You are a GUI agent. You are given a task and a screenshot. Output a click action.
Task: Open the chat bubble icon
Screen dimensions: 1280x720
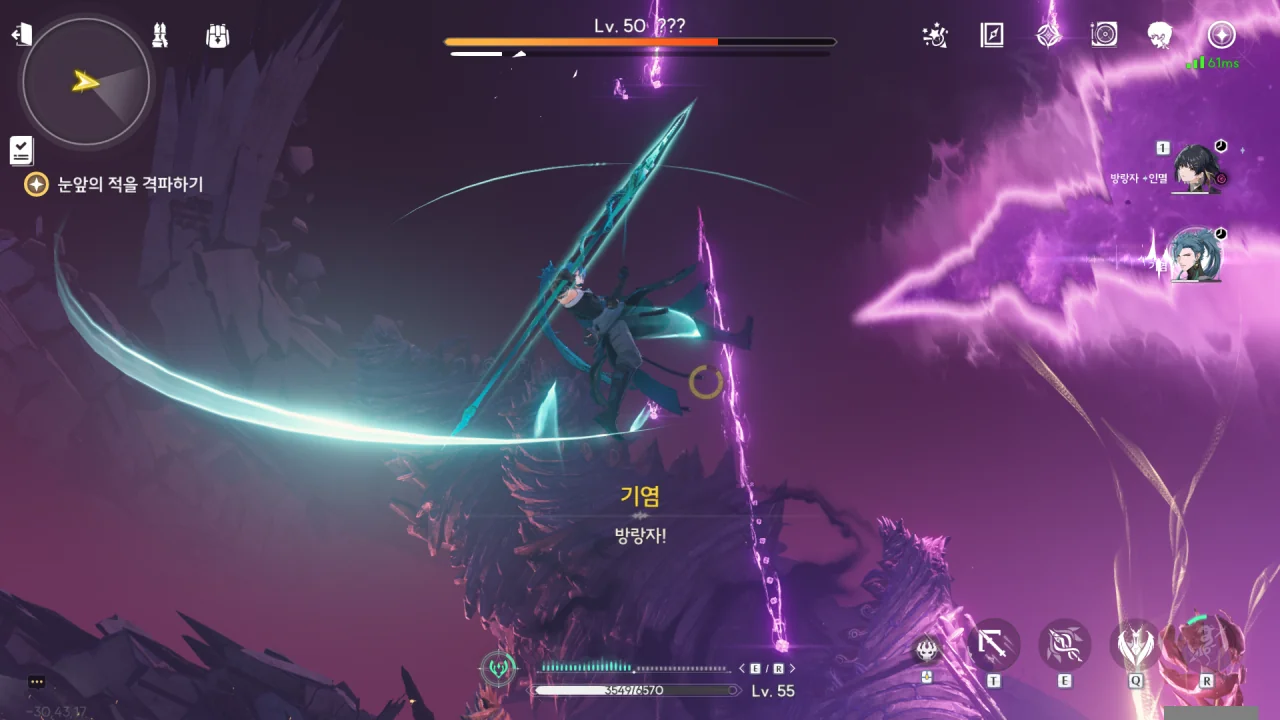pos(37,682)
